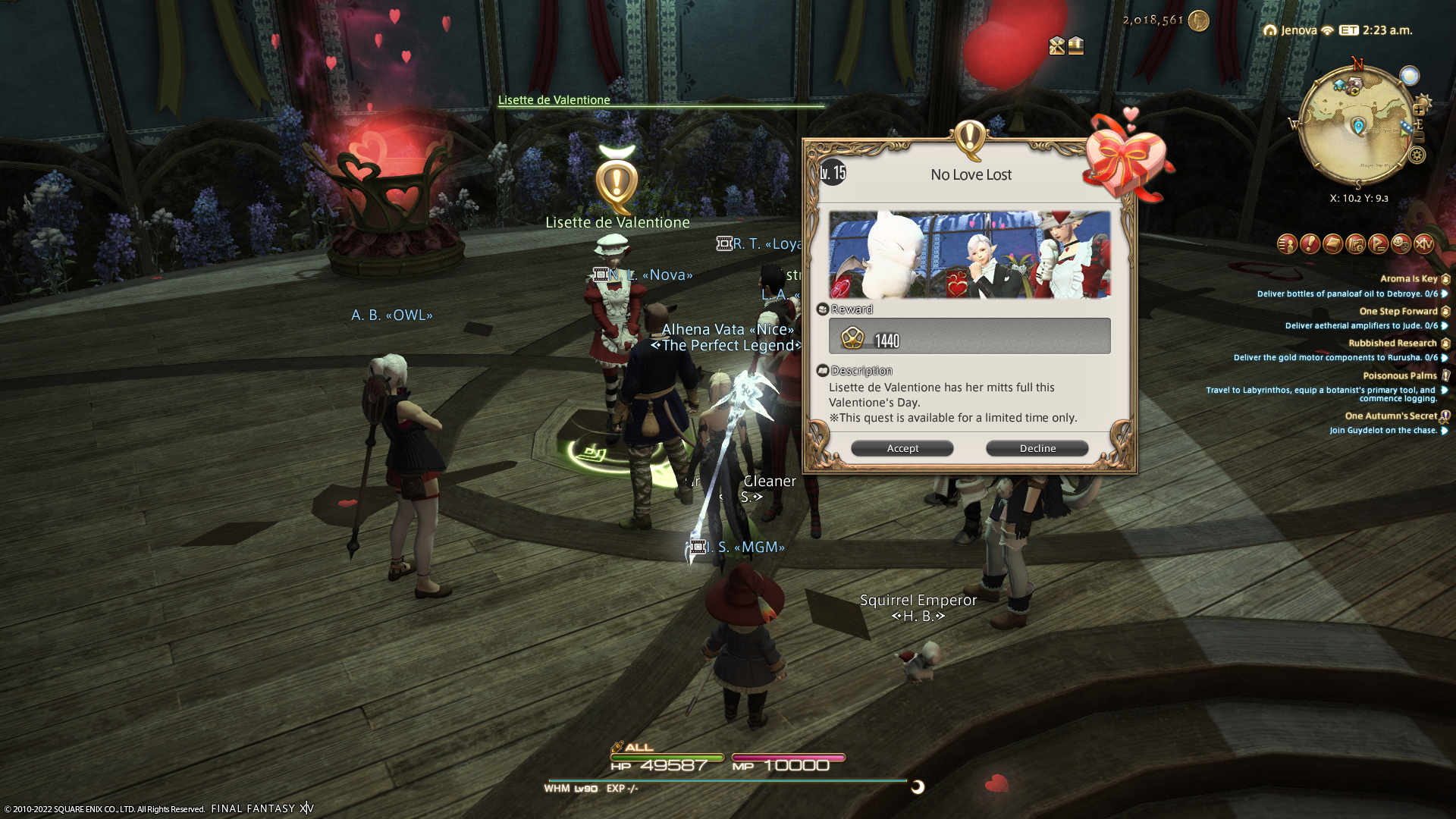Select Aroma Is Key in quest tracker
Image resolution: width=1456 pixels, height=819 pixels.
pyautogui.click(x=1408, y=278)
